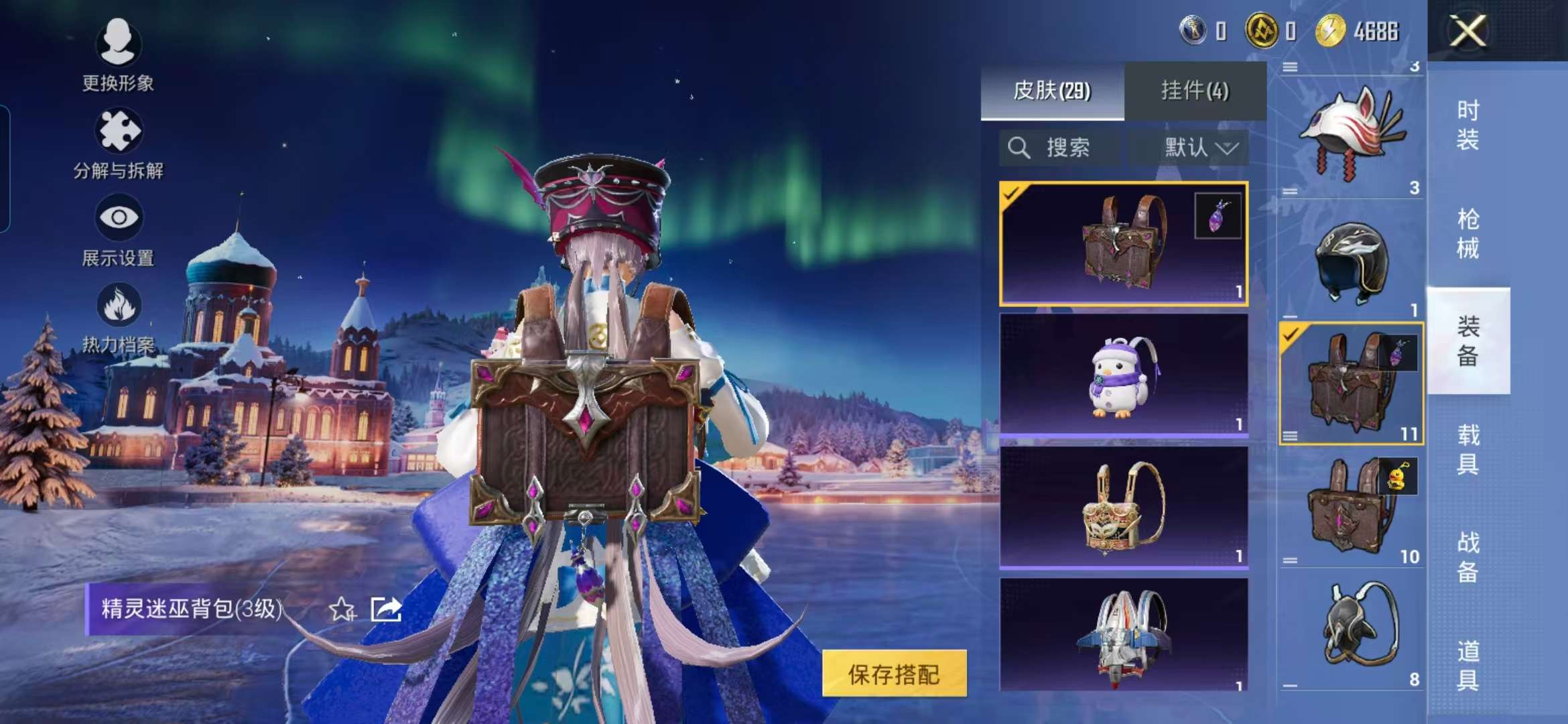This screenshot has height=724, width=1568.
Task: Select the 分解与拆解 dismantle tool
Action: pyautogui.click(x=118, y=145)
